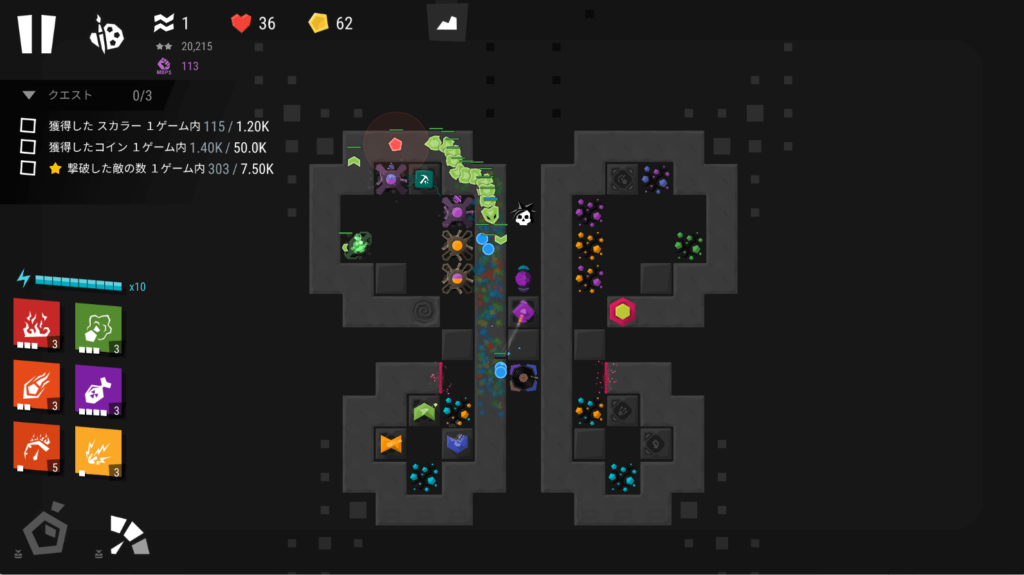Use the orange fireball meteor ability
1024x575 pixels.
click(36, 385)
